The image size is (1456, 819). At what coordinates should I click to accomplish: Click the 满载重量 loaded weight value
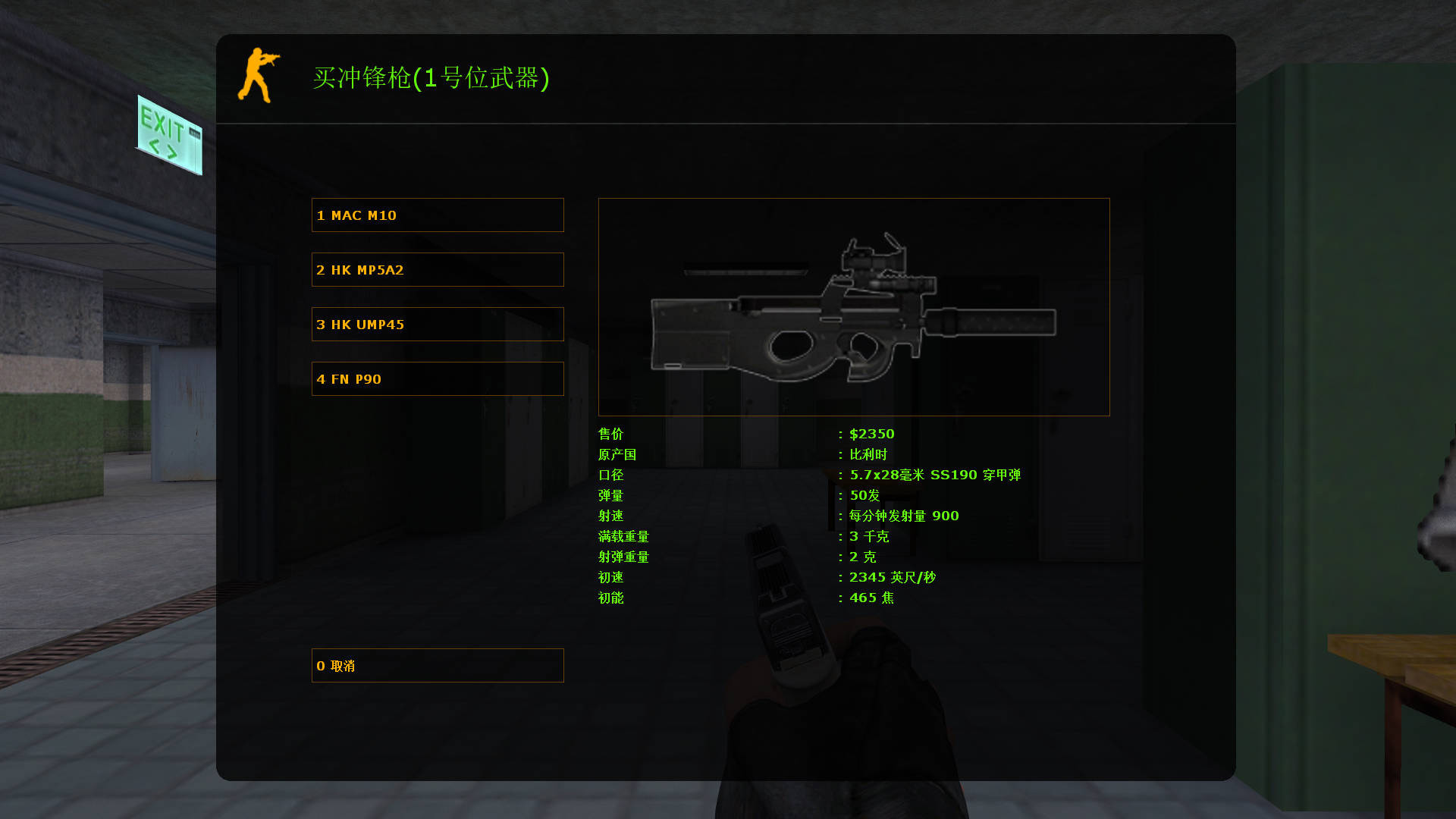pyautogui.click(x=868, y=536)
